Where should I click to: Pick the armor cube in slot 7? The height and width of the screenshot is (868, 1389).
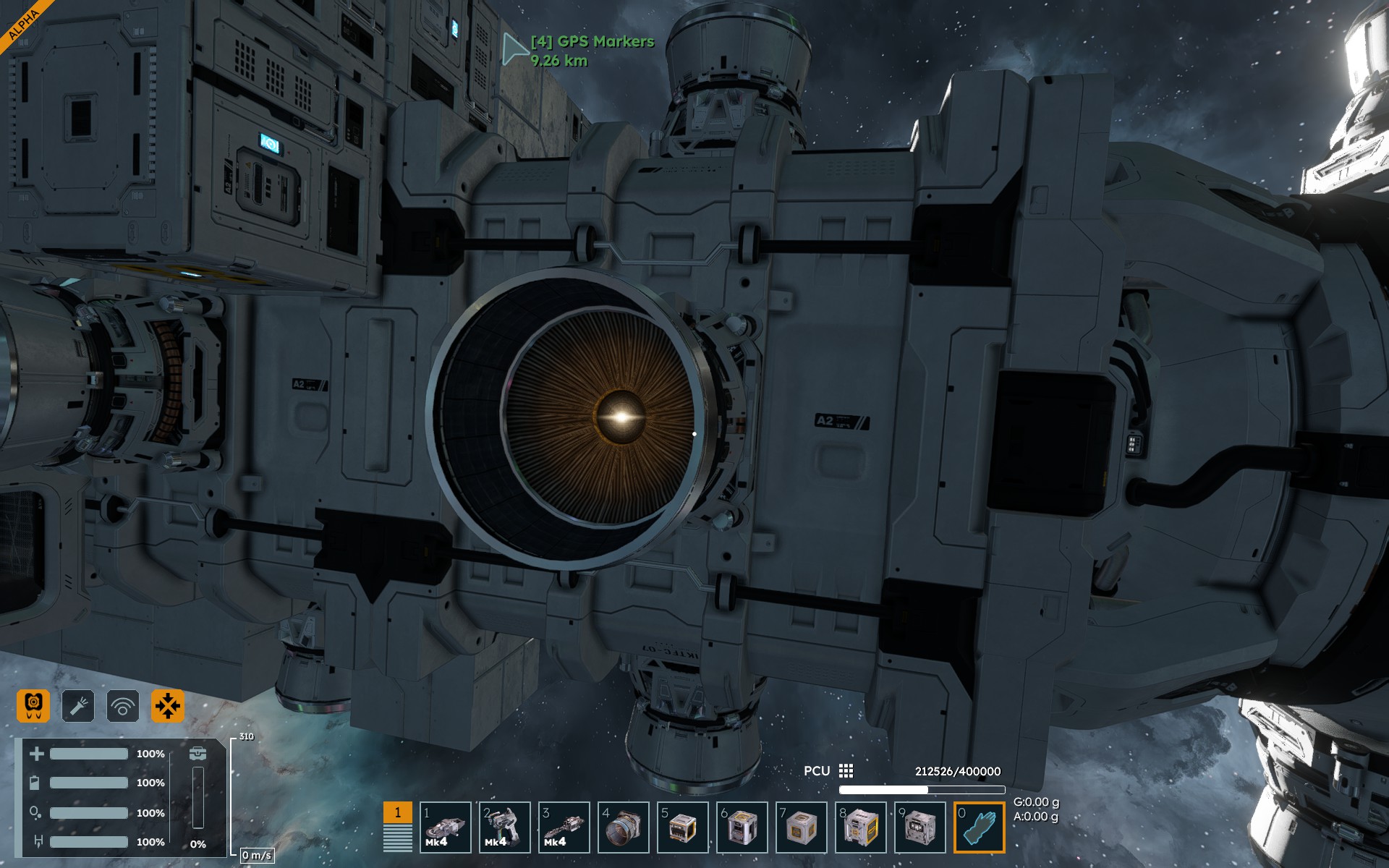tap(801, 827)
